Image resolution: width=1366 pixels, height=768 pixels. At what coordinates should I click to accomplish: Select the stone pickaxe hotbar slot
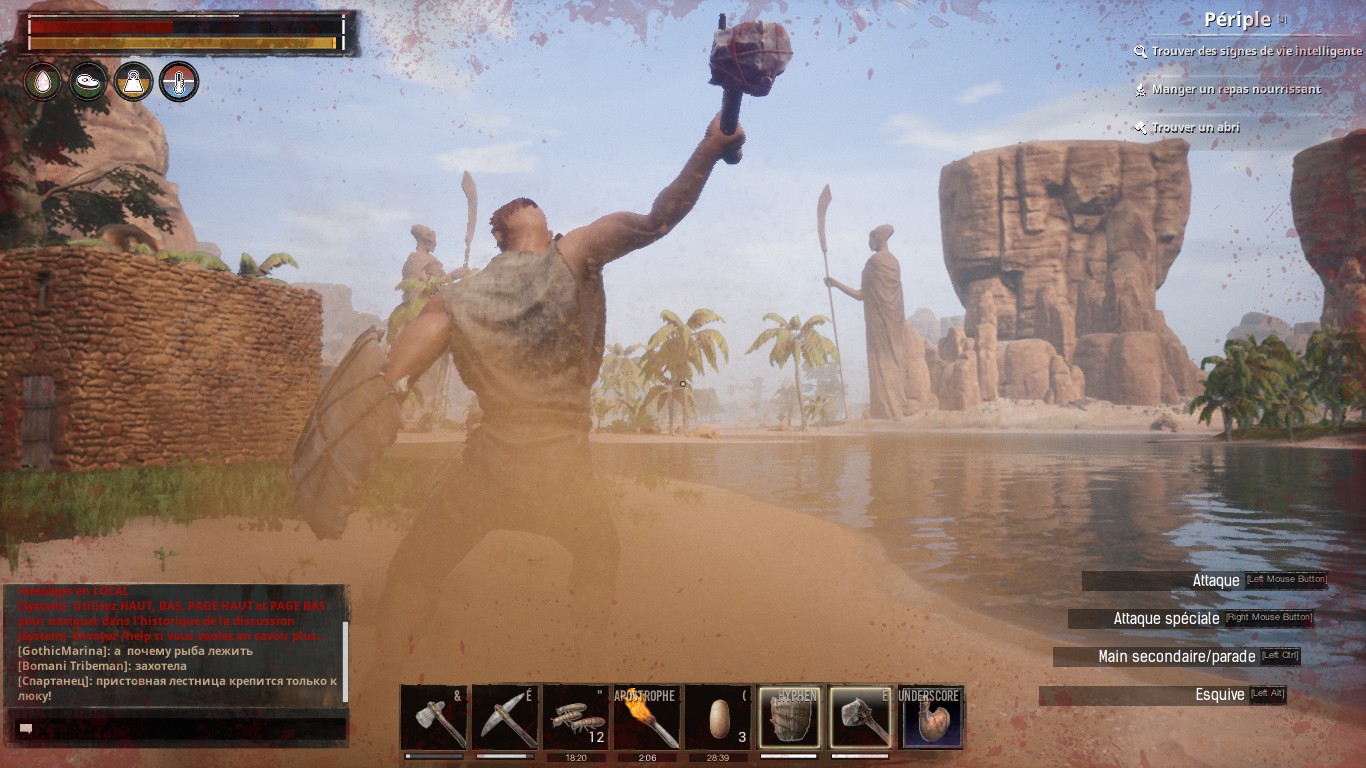pyautogui.click(x=505, y=717)
